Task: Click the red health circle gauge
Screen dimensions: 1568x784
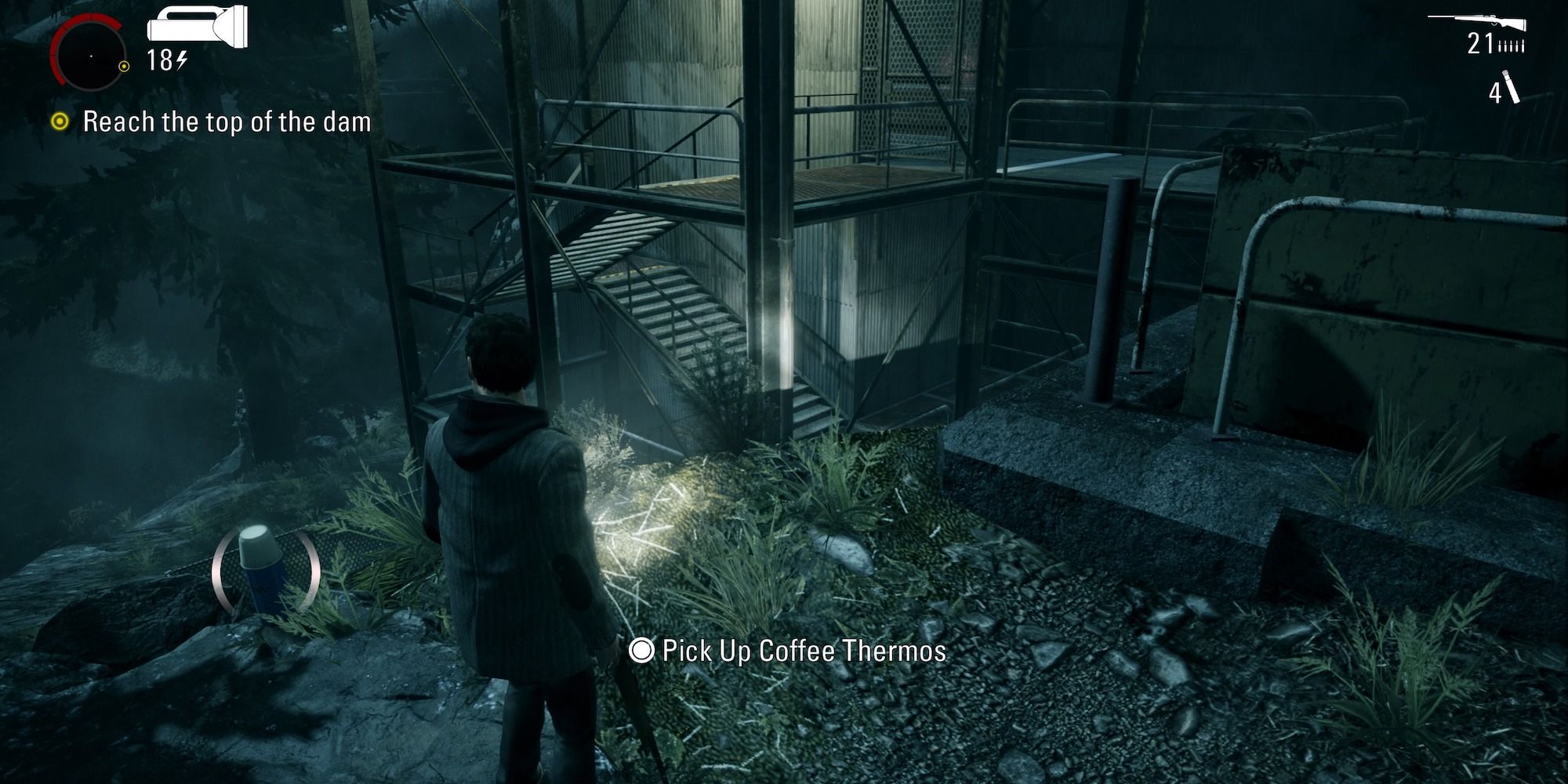Action: point(90,55)
